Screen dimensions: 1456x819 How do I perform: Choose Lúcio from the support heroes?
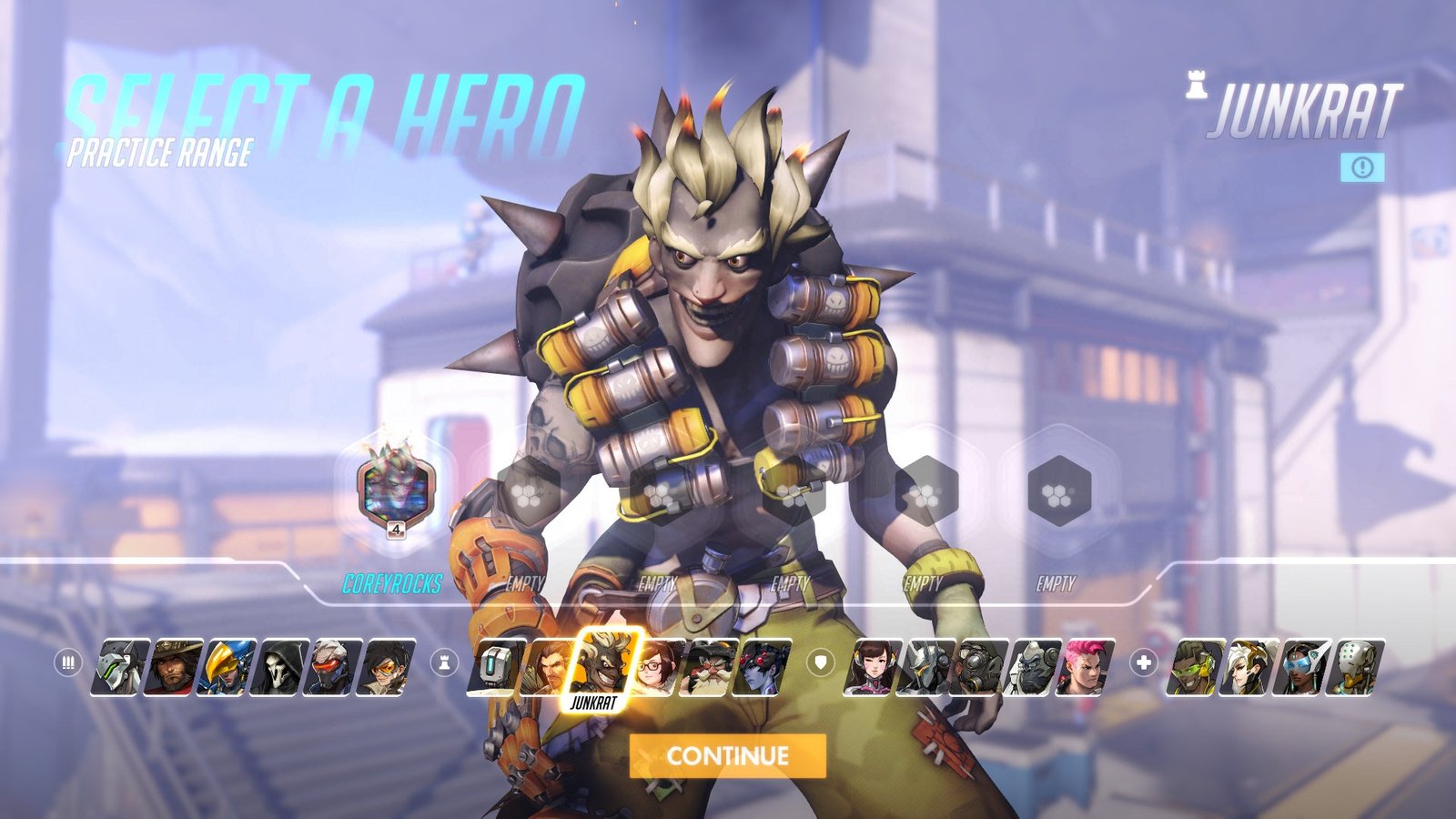(1195, 667)
